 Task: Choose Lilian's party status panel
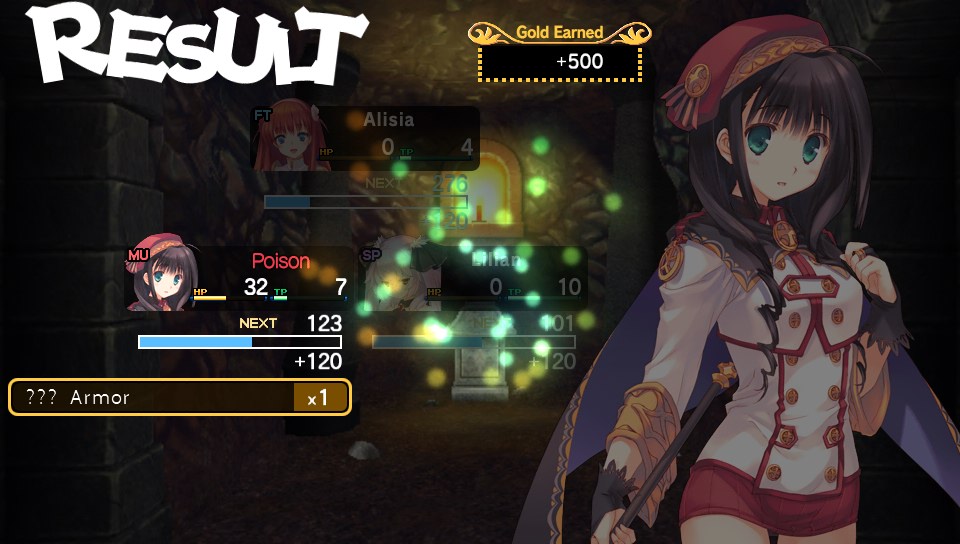(476, 278)
